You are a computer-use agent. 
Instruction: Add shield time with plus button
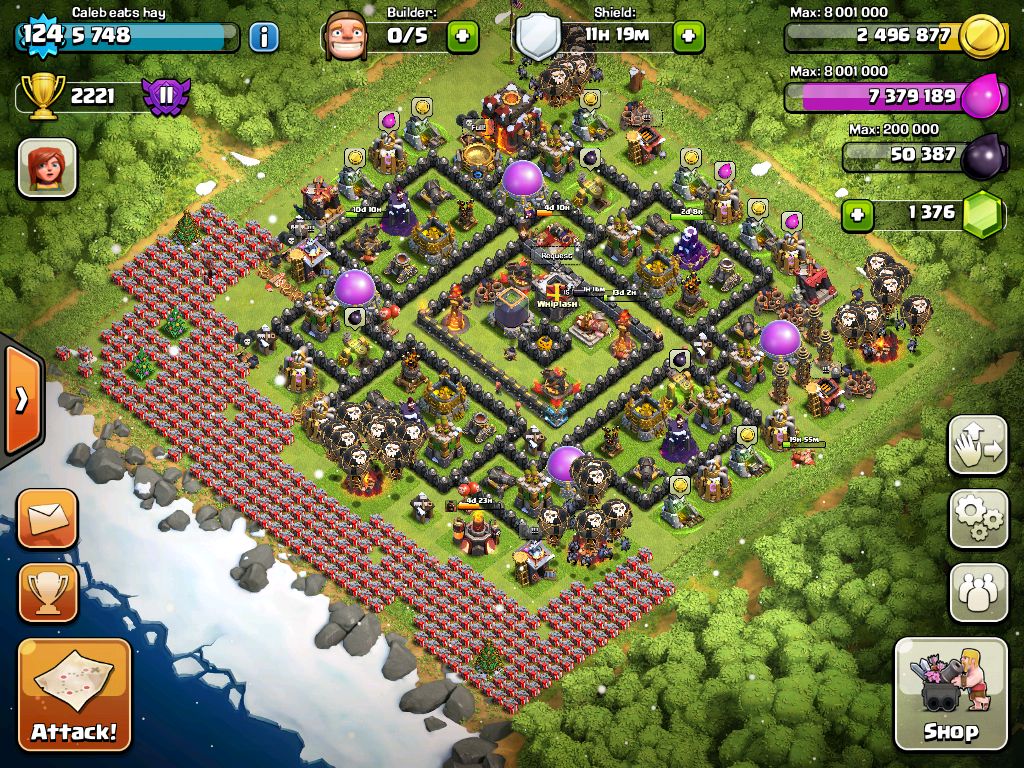tap(688, 37)
